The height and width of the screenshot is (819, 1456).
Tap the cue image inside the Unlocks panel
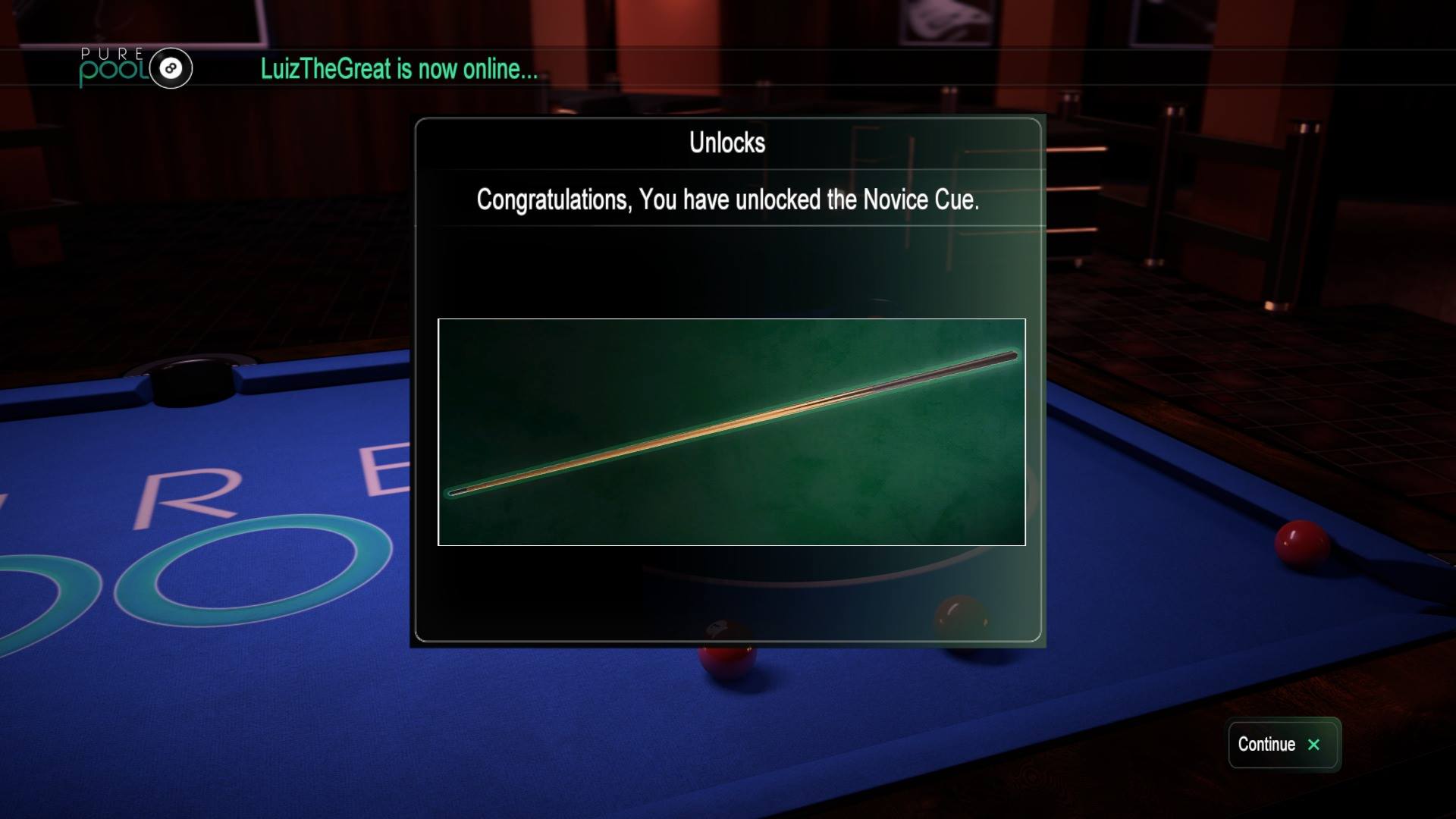tap(732, 432)
